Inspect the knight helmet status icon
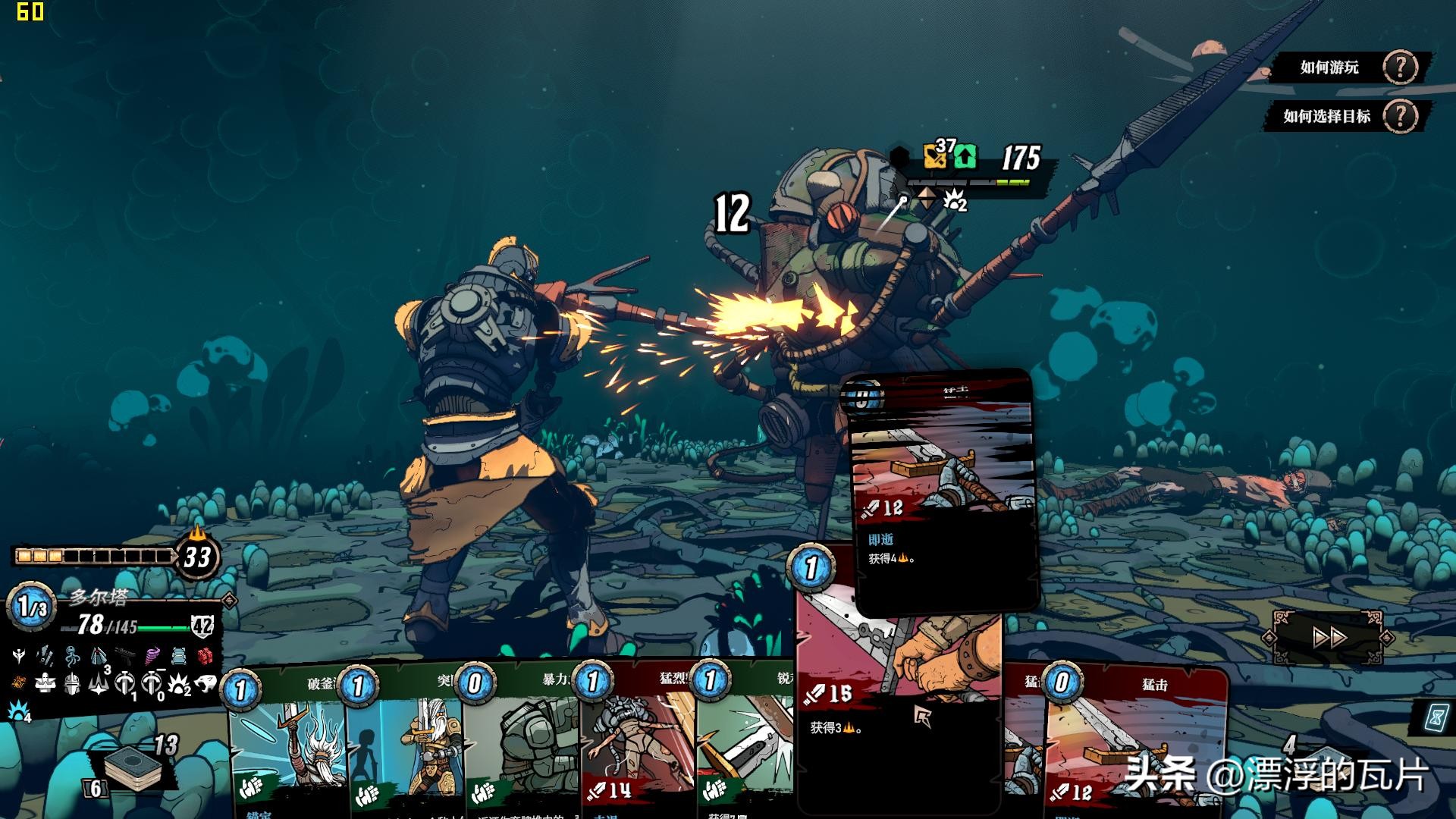 point(72,684)
